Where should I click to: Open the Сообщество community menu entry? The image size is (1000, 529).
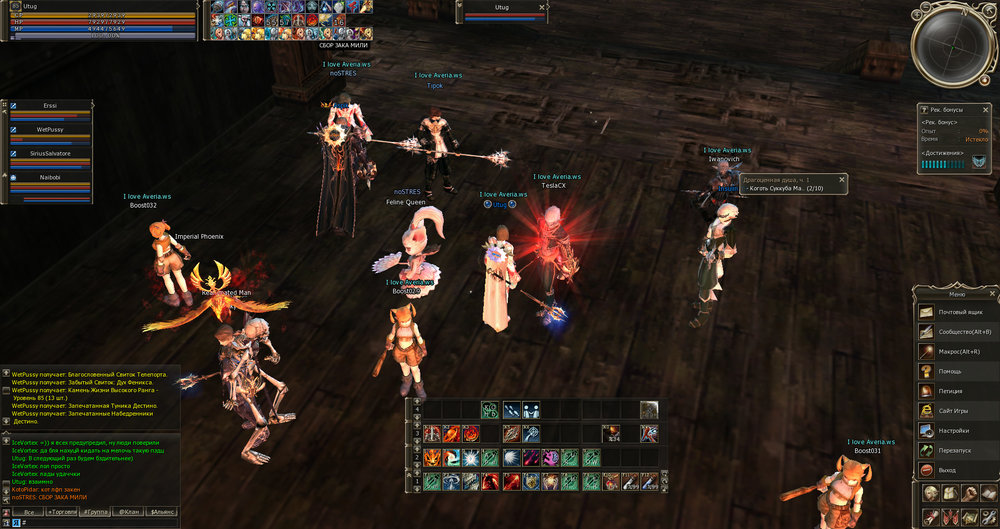(x=957, y=332)
